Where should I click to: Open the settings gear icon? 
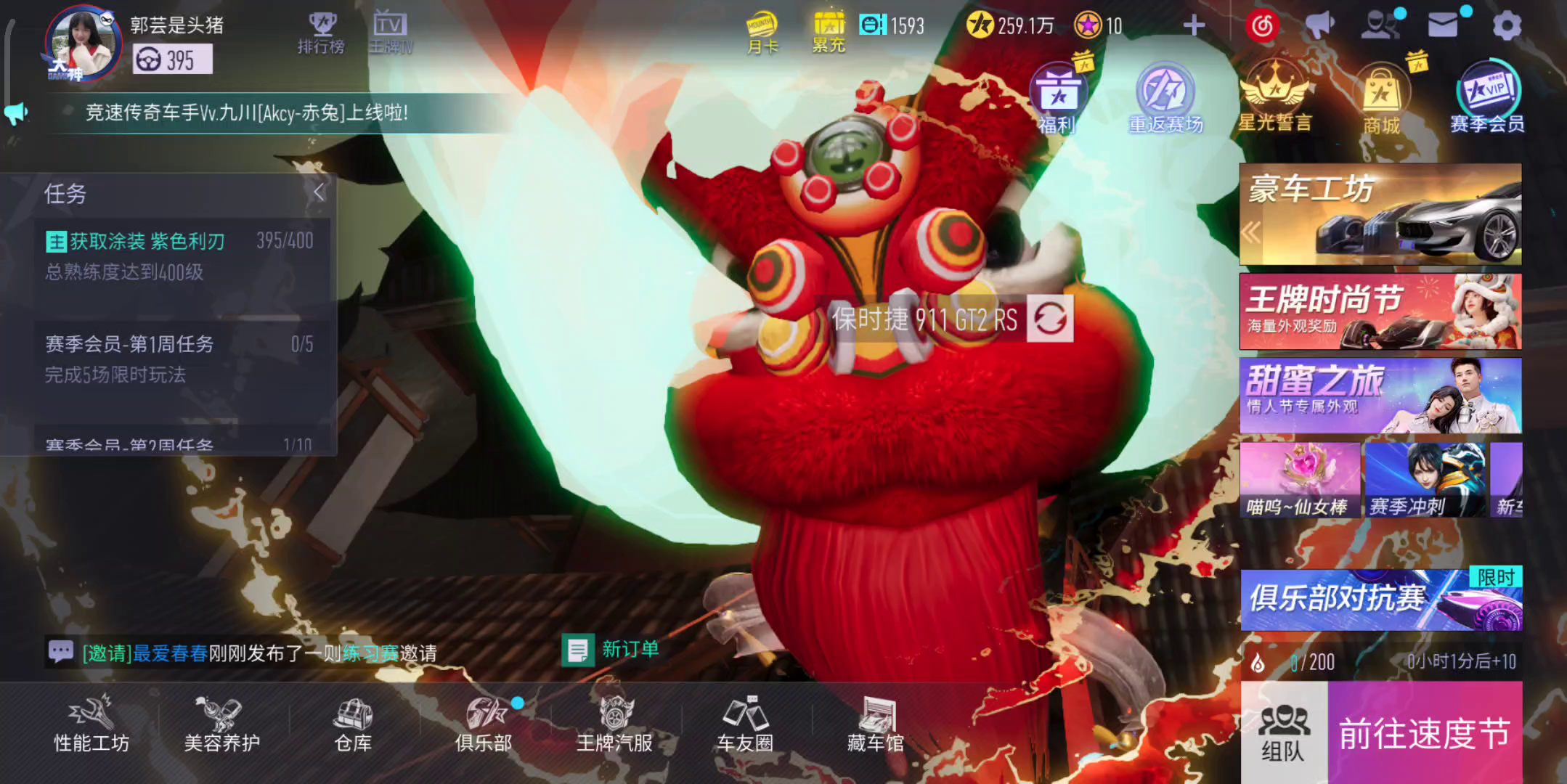(1507, 26)
